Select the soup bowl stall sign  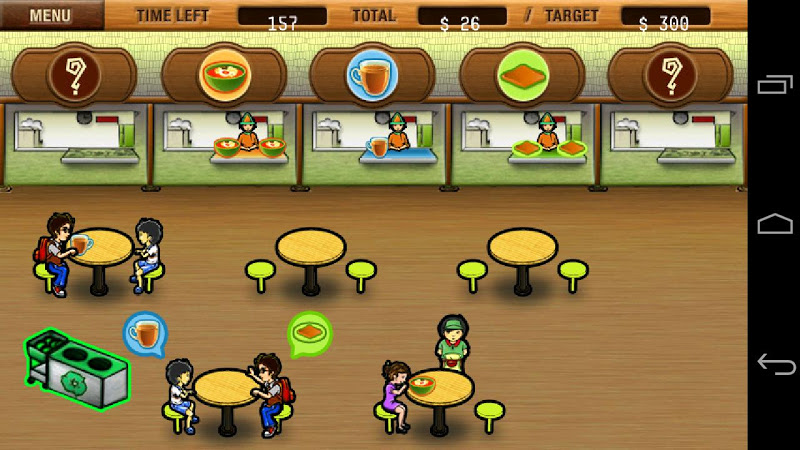click(224, 75)
